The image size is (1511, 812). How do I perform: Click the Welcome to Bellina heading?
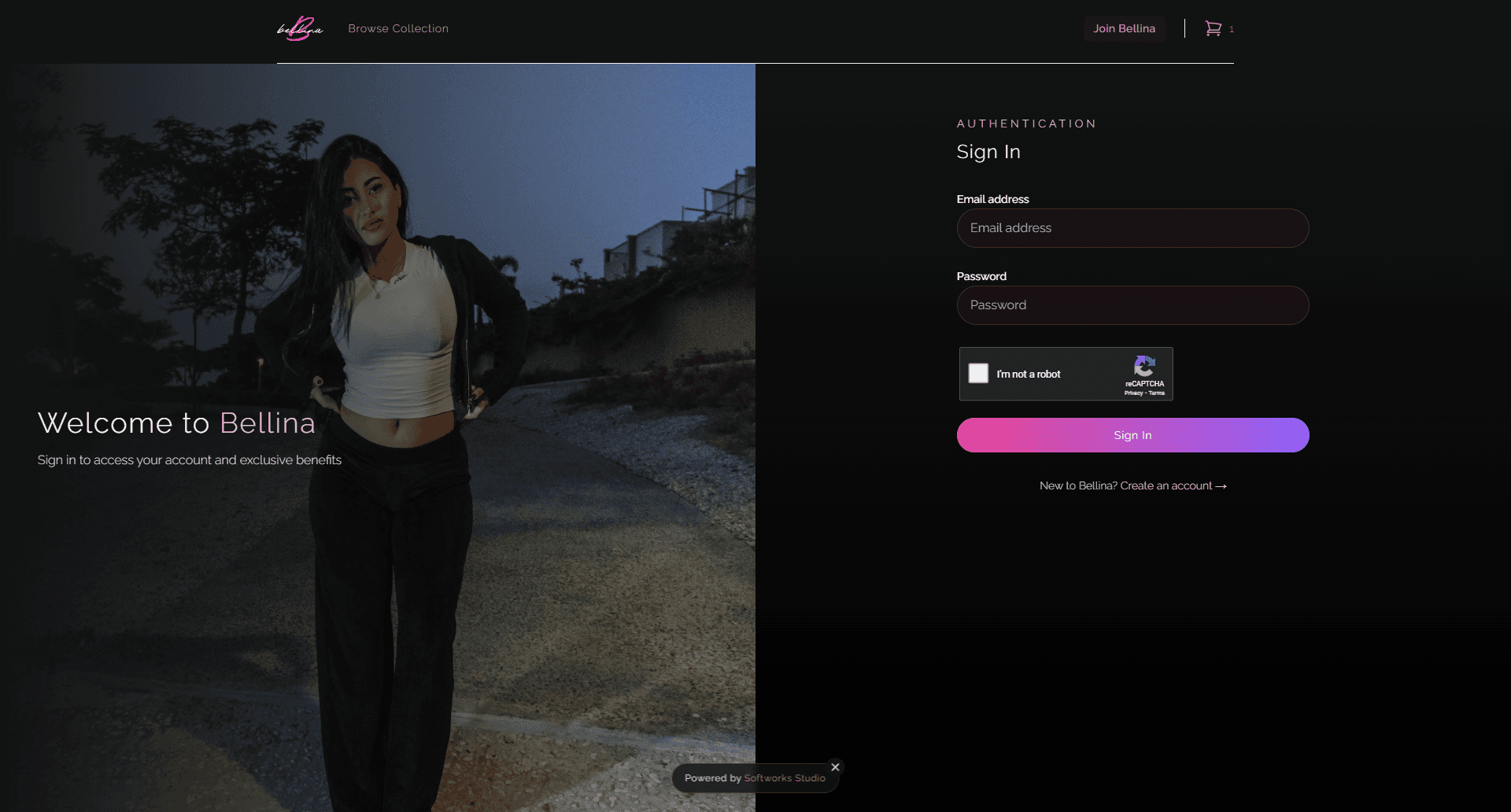pyautogui.click(x=176, y=423)
